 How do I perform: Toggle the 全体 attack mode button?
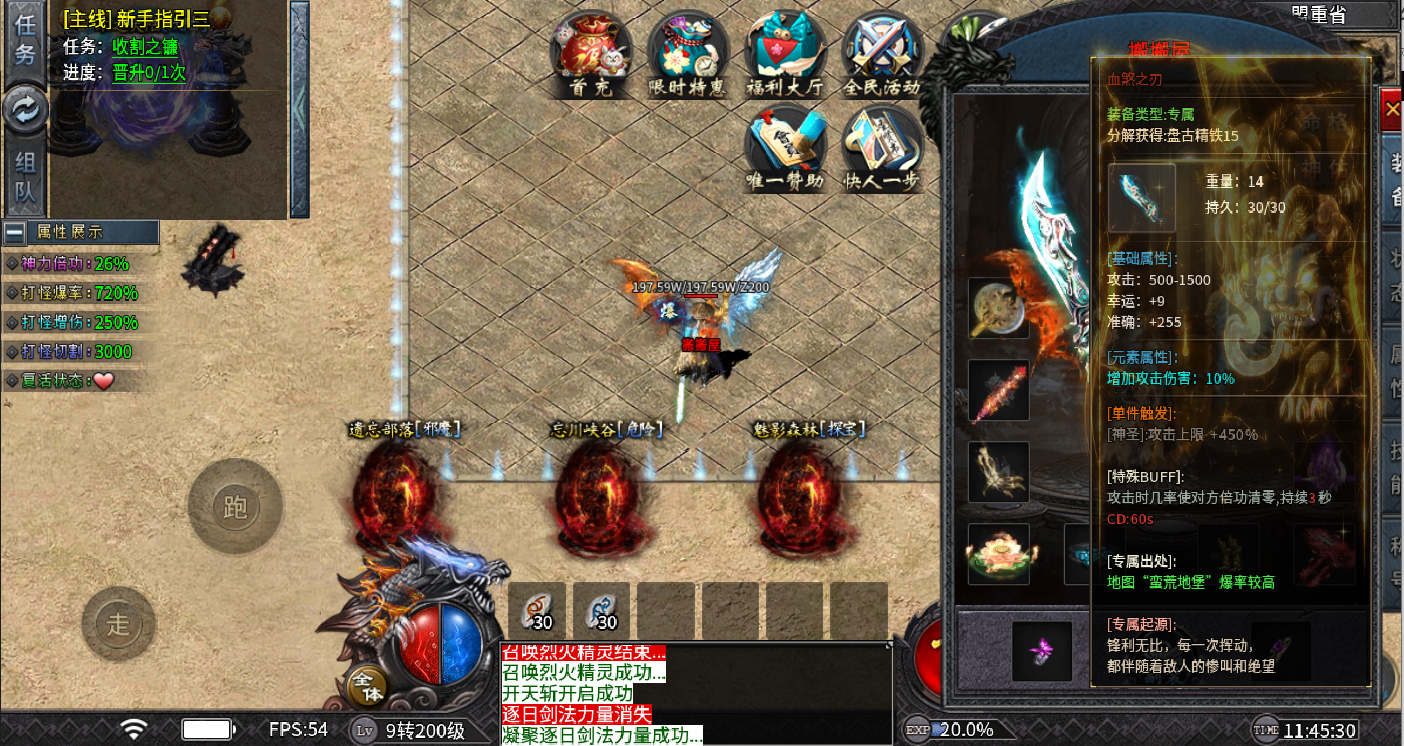(368, 687)
